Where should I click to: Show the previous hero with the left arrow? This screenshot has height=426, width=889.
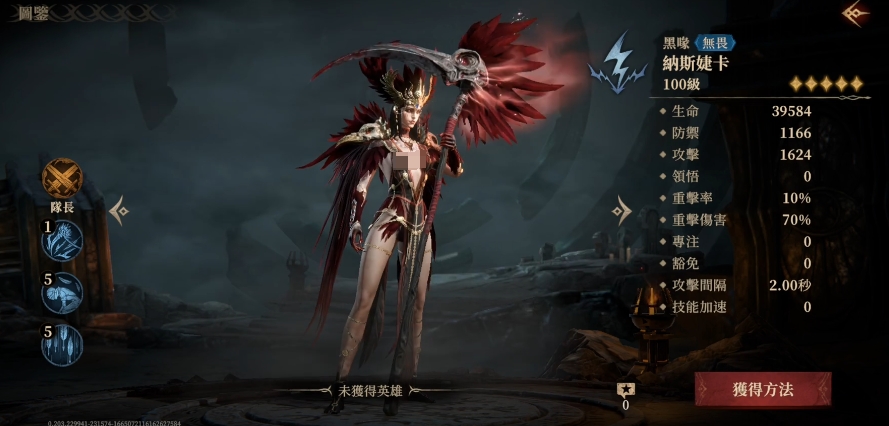pyautogui.click(x=119, y=210)
